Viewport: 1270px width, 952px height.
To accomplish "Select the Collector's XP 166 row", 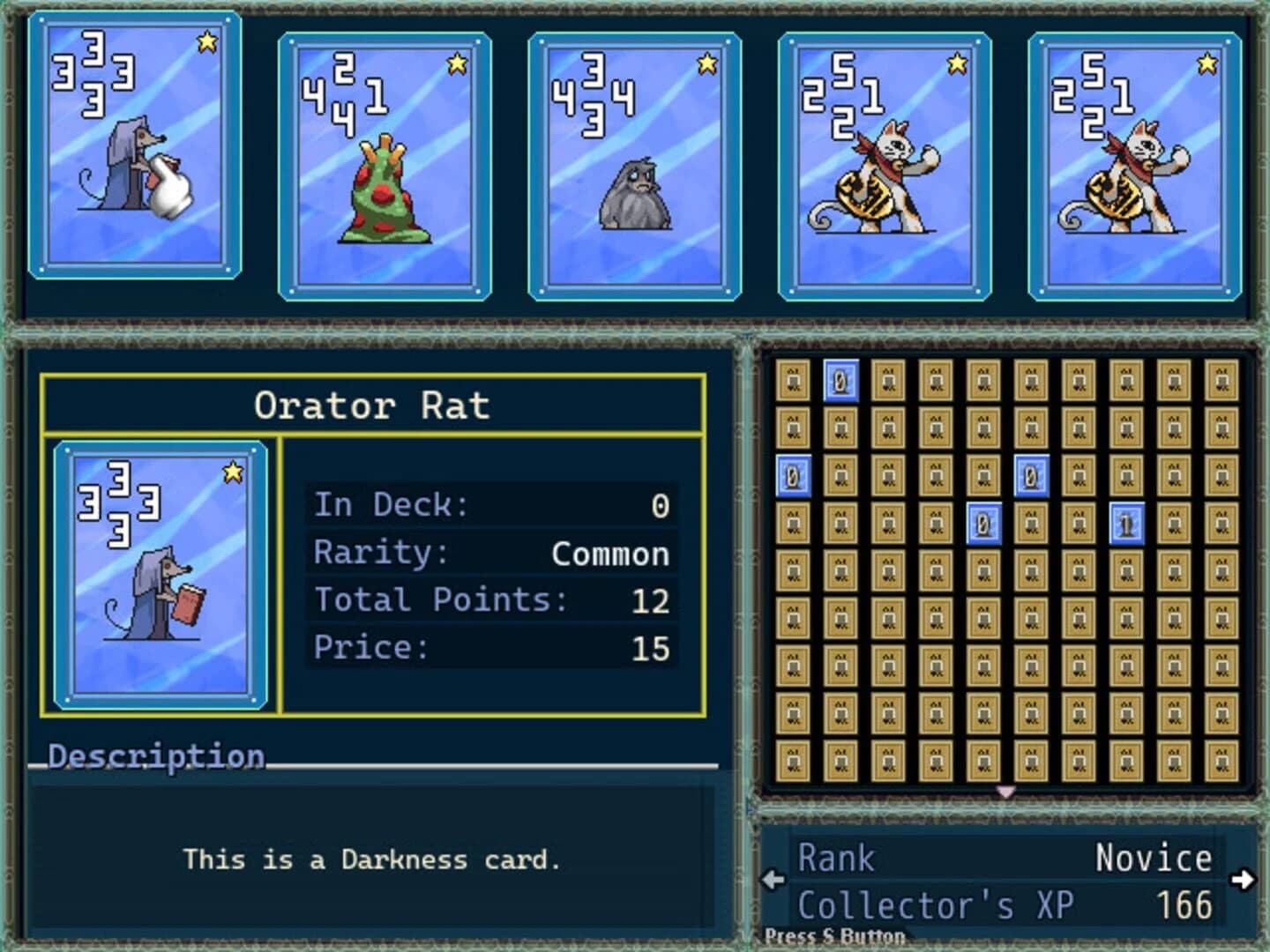I will pyautogui.click(x=1005, y=904).
